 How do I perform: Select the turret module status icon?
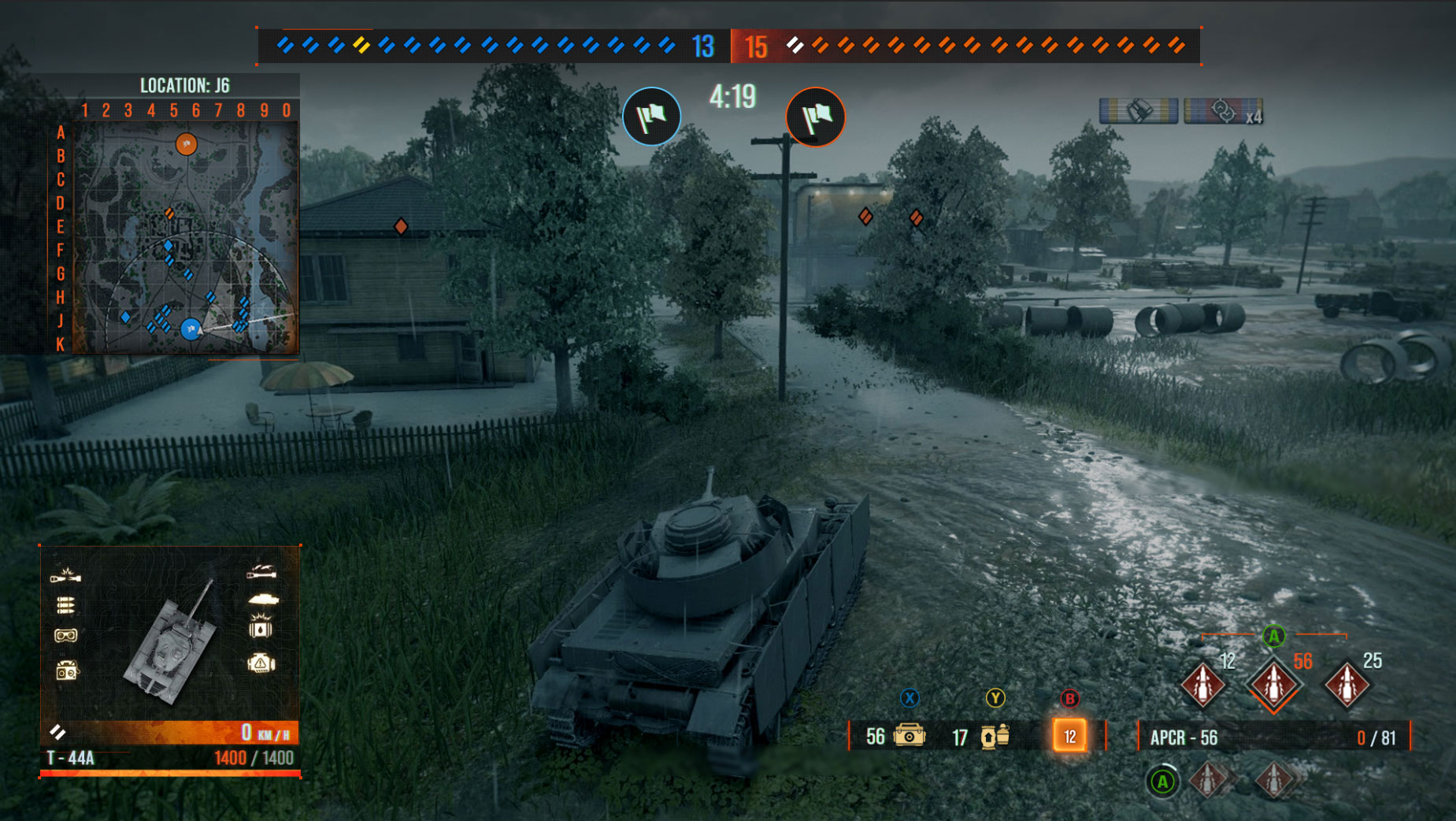pos(262,599)
